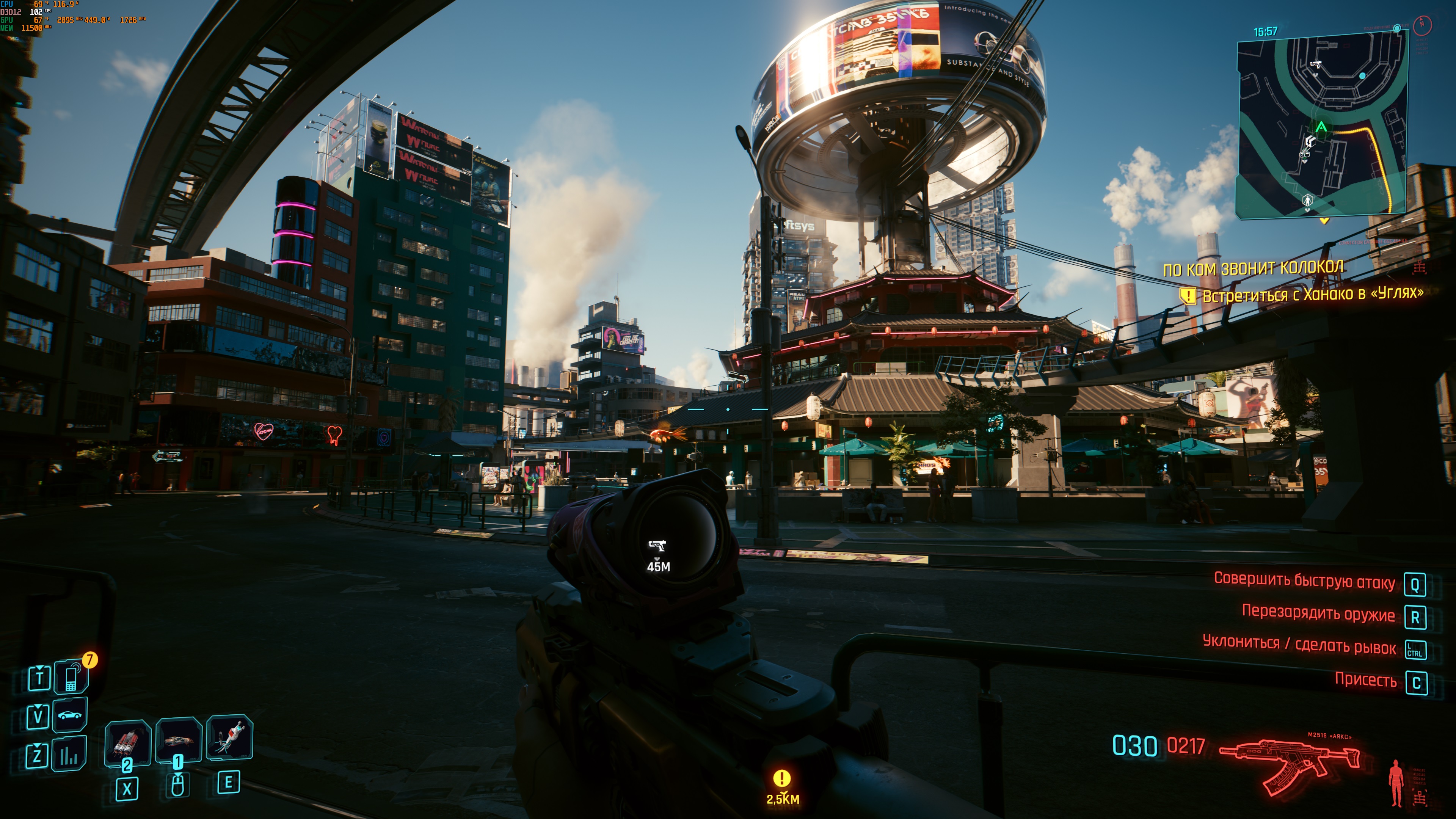Click the drone marker on the minimap
The image size is (1456, 819).
pyautogui.click(x=1305, y=153)
